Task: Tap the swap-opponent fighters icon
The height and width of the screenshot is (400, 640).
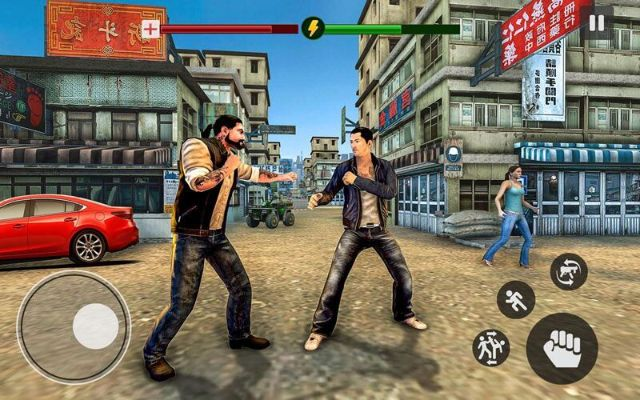Action: 490,347
